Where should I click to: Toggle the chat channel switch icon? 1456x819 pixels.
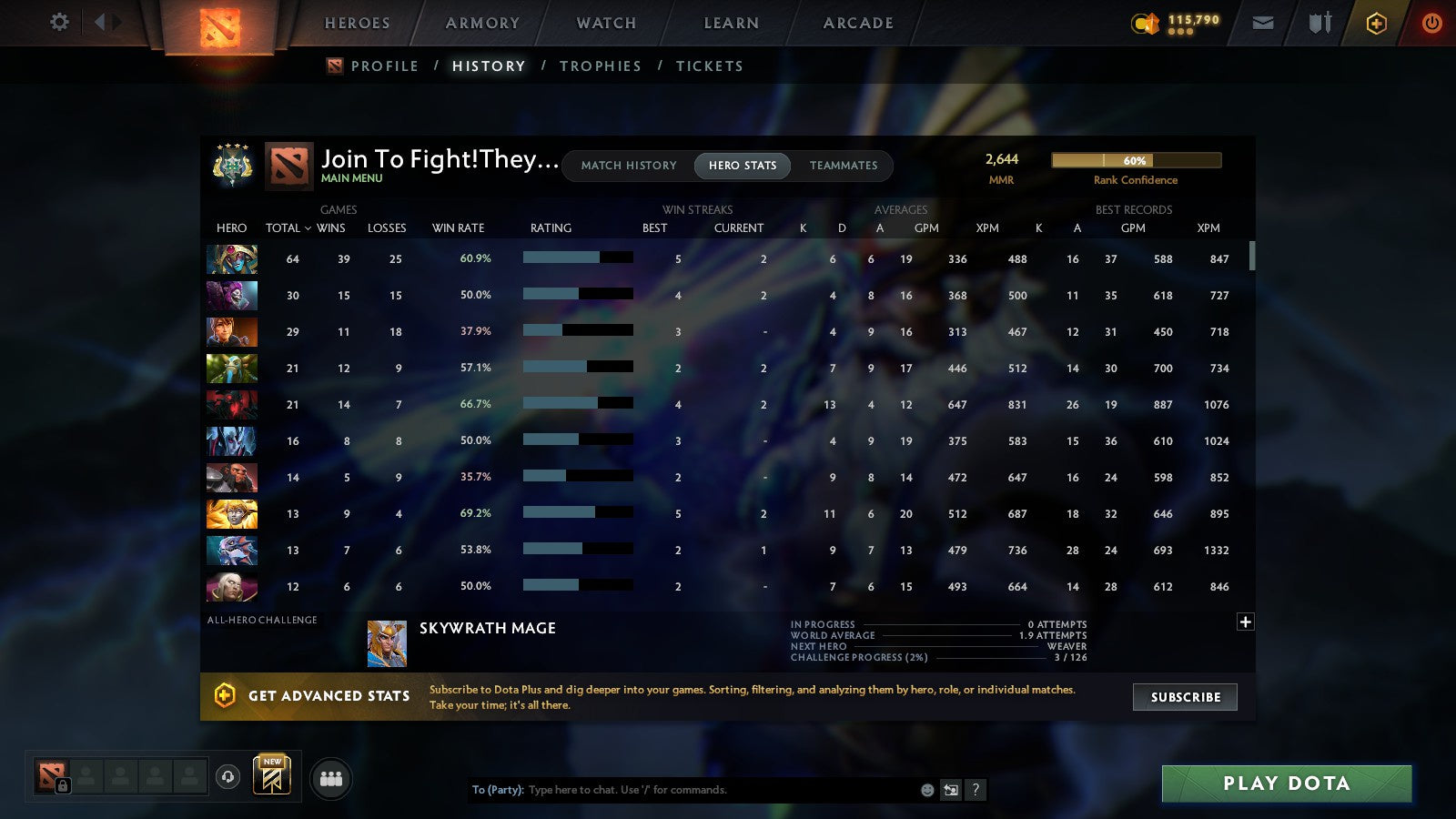[x=951, y=790]
